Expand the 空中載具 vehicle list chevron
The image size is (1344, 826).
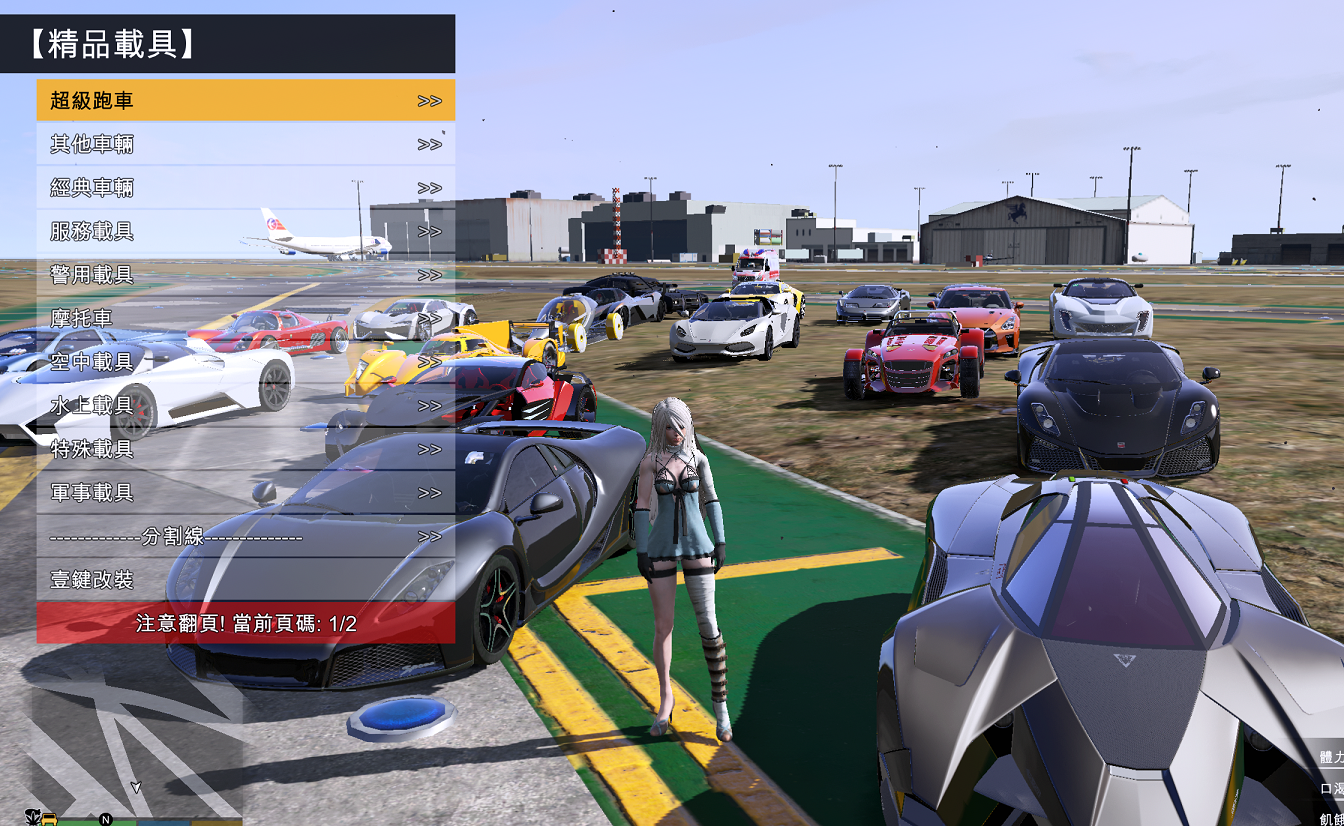click(432, 364)
